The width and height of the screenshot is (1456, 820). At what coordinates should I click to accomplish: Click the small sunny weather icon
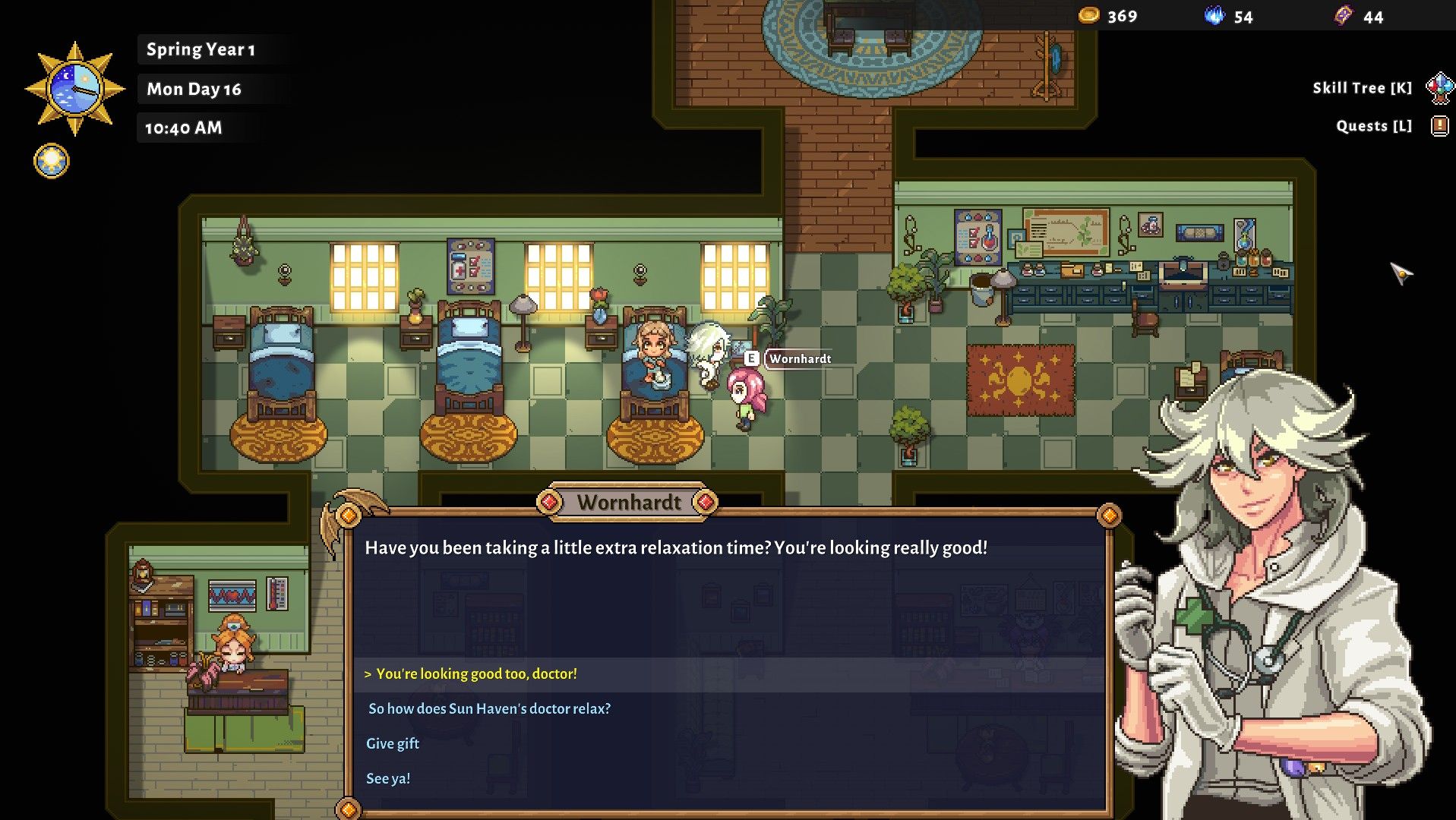point(52,160)
